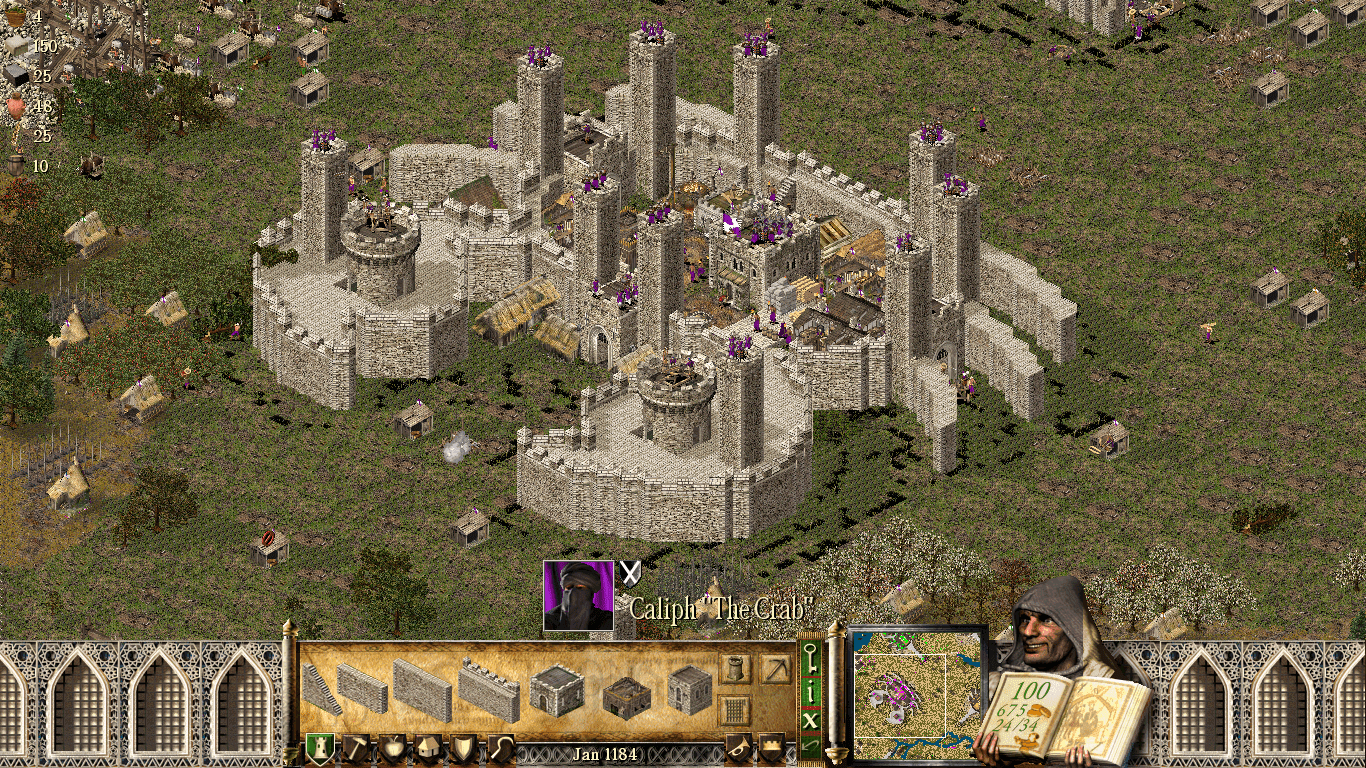Screen dimensions: 1366x768
Task: Select the stone stairs building piece
Action: click(x=322, y=689)
